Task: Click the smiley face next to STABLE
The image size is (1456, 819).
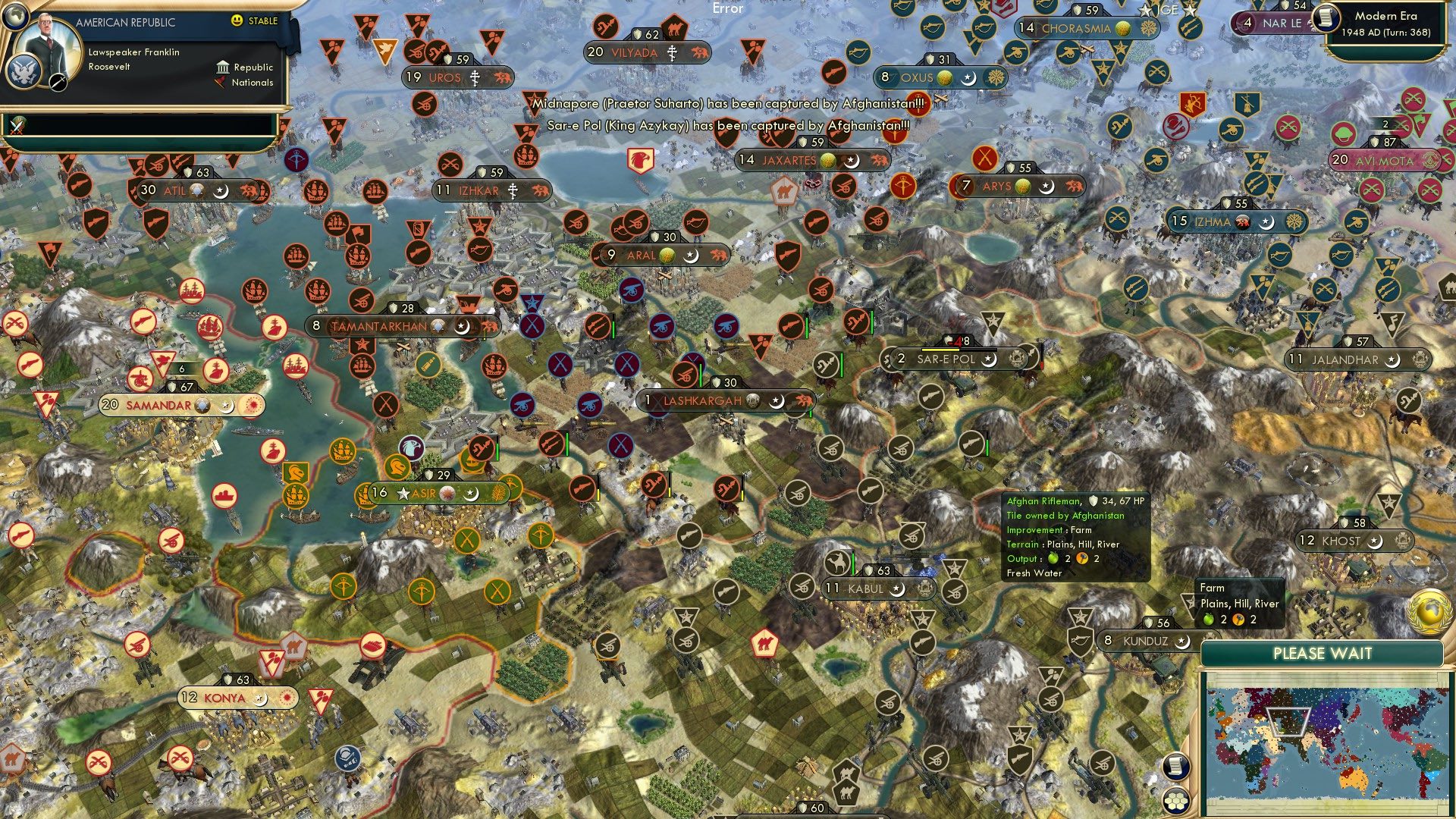Action: tap(237, 21)
